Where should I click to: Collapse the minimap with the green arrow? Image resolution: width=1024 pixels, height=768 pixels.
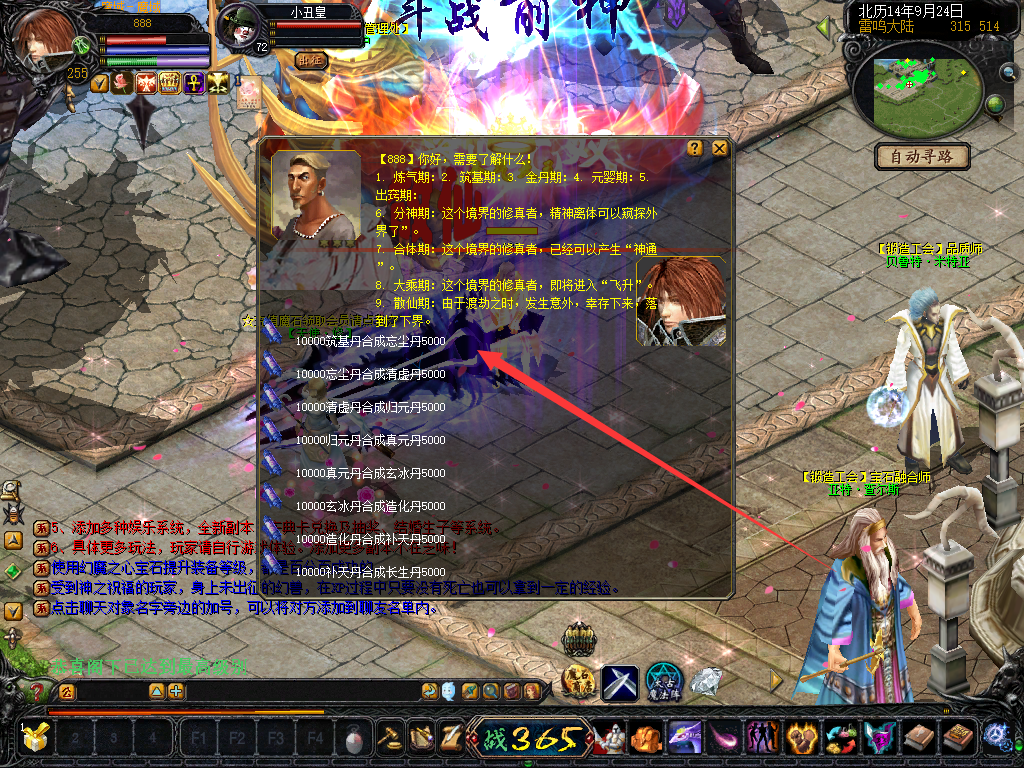pyautogui.click(x=825, y=27)
